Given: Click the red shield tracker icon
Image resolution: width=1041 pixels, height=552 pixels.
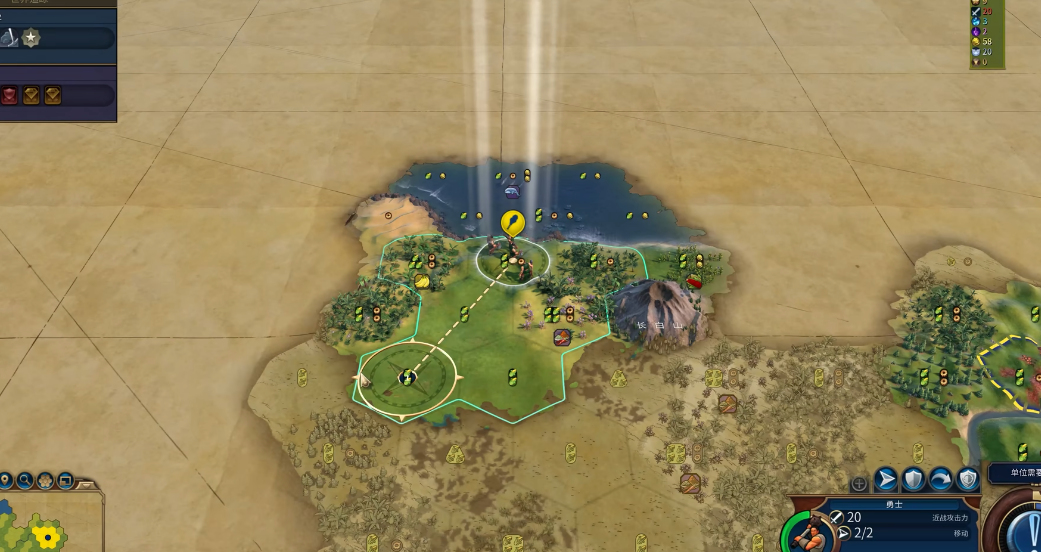Looking at the screenshot, I should [10, 95].
